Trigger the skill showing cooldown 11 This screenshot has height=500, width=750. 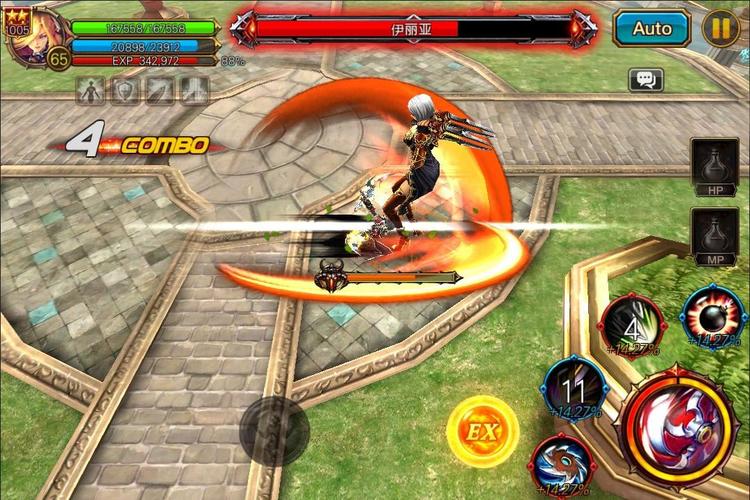574,387
